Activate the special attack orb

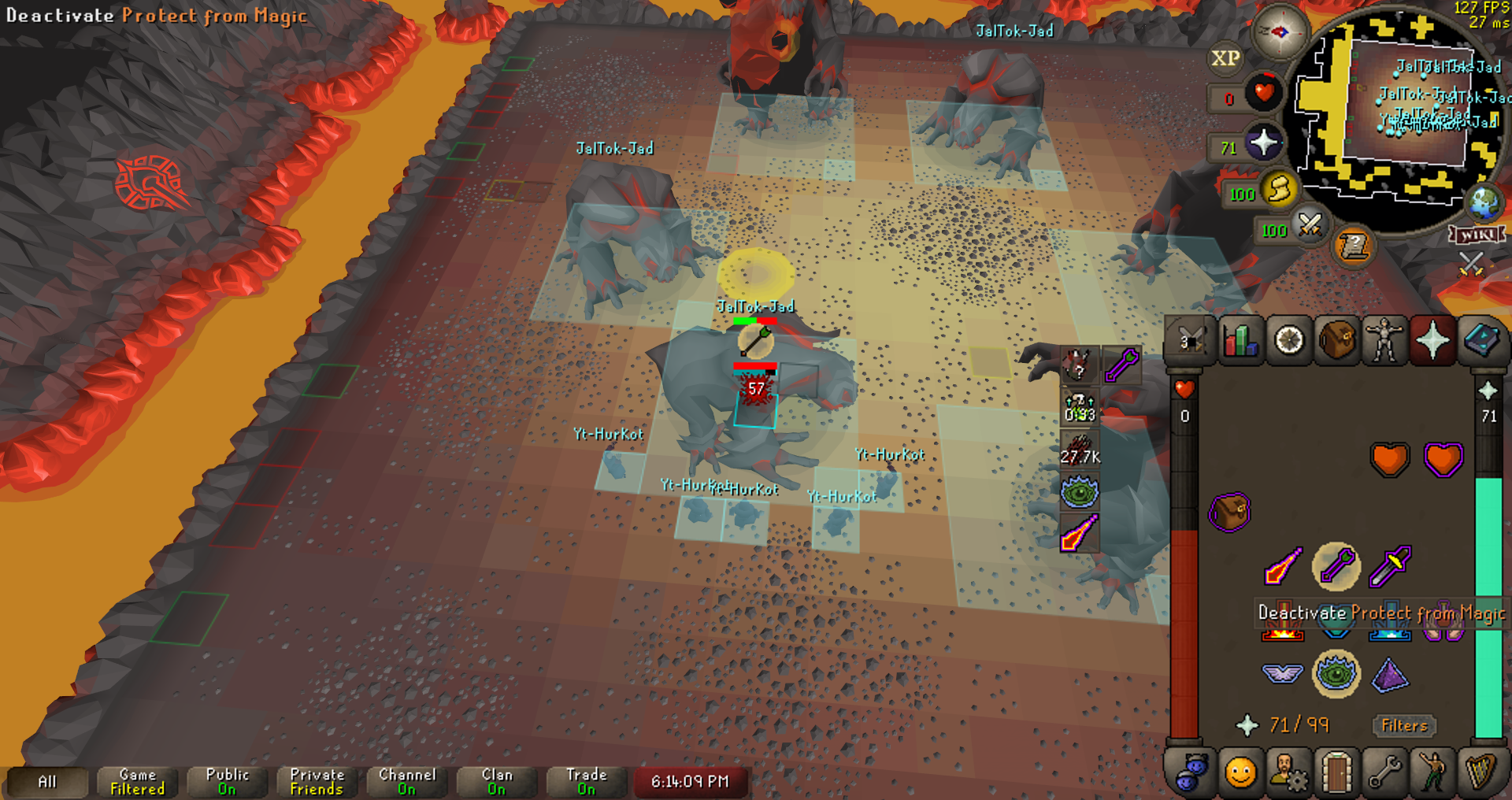[1309, 227]
